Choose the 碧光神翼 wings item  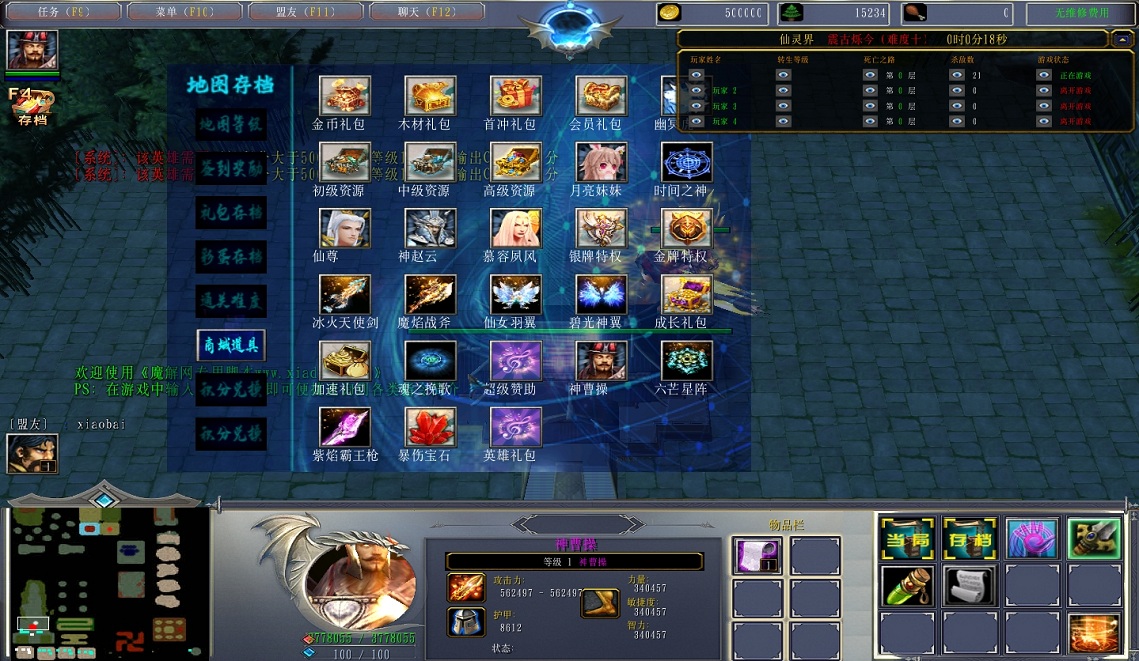601,295
